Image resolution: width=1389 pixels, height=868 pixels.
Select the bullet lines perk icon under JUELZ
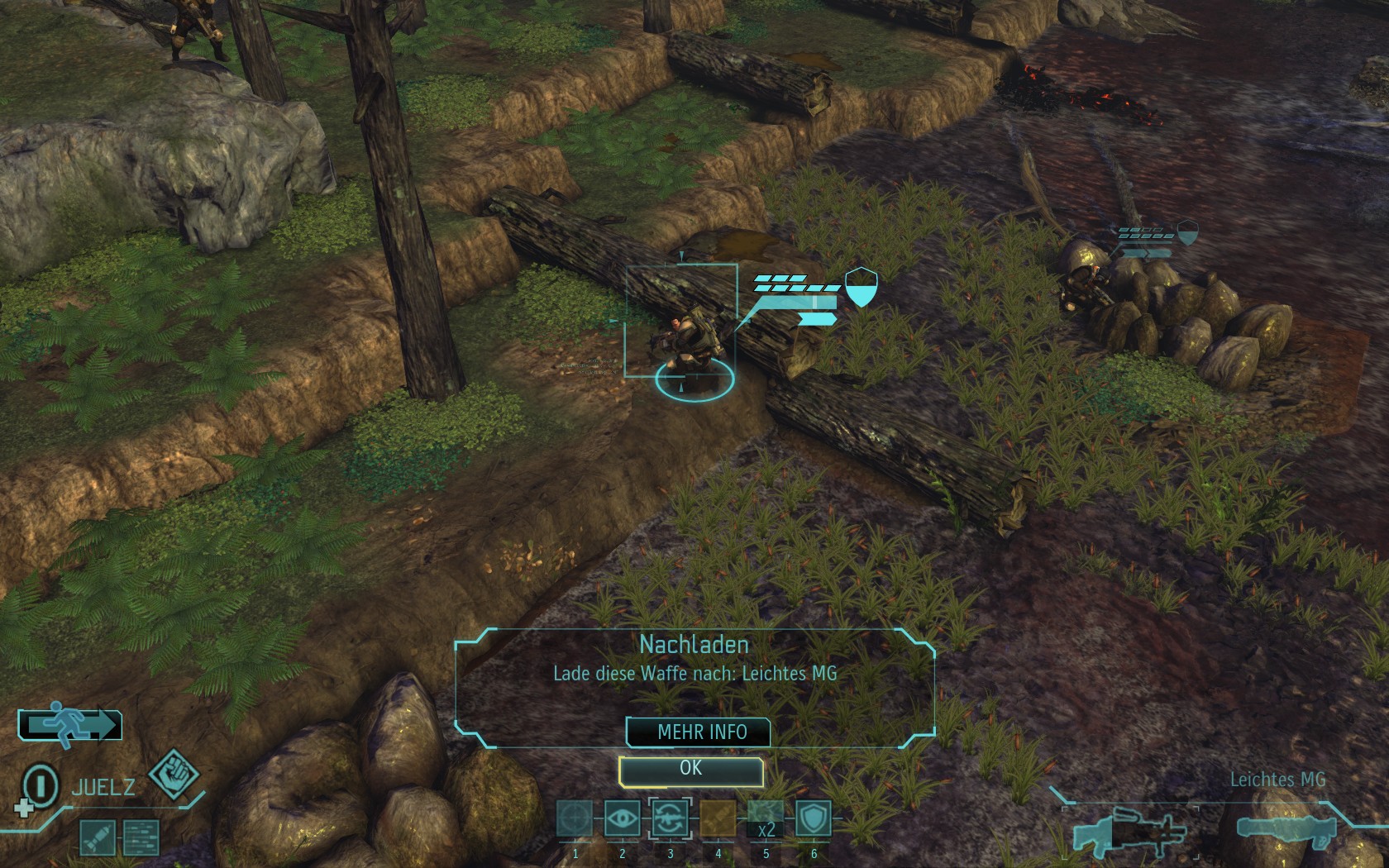click(141, 837)
